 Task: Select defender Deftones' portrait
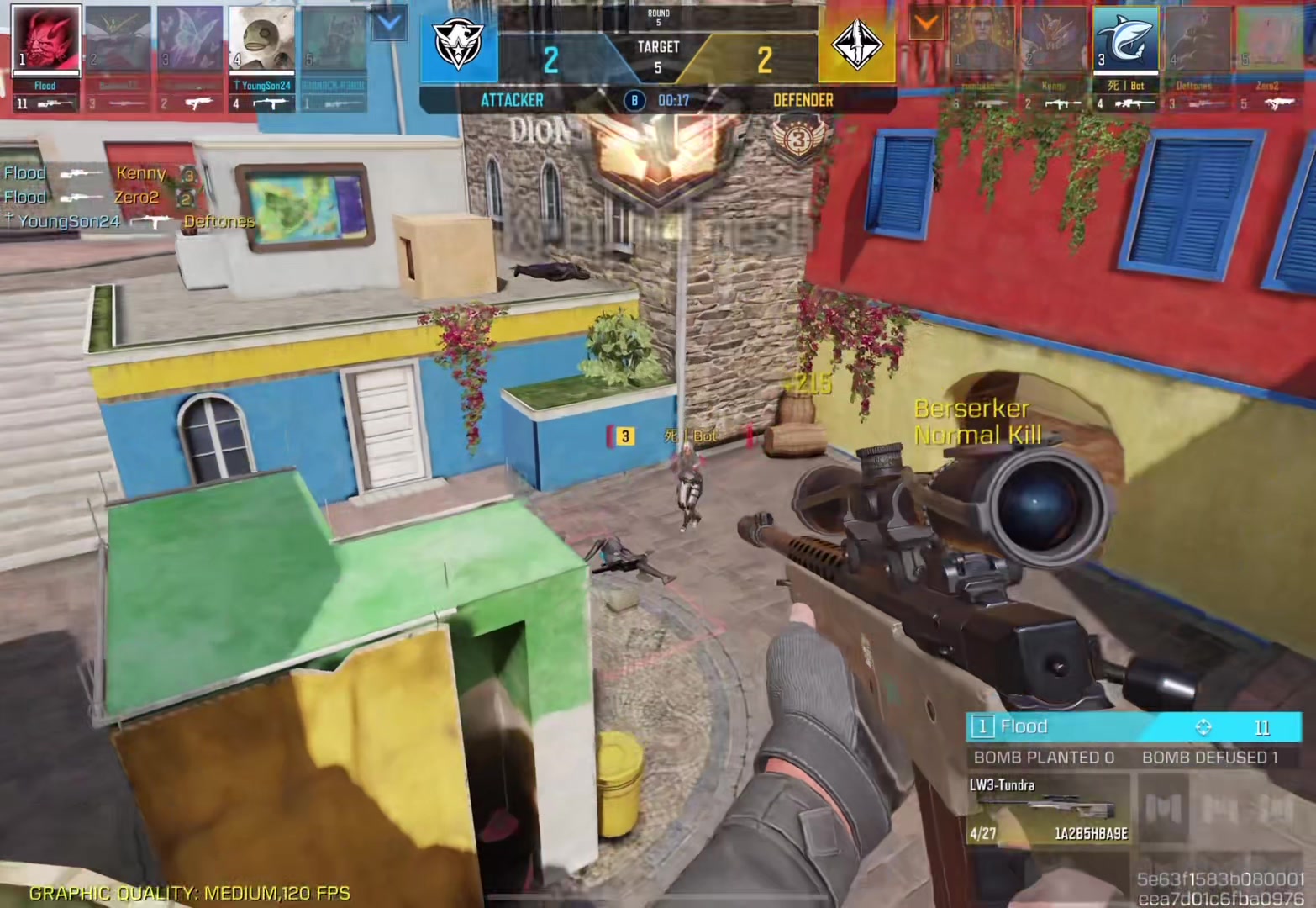(x=1195, y=40)
